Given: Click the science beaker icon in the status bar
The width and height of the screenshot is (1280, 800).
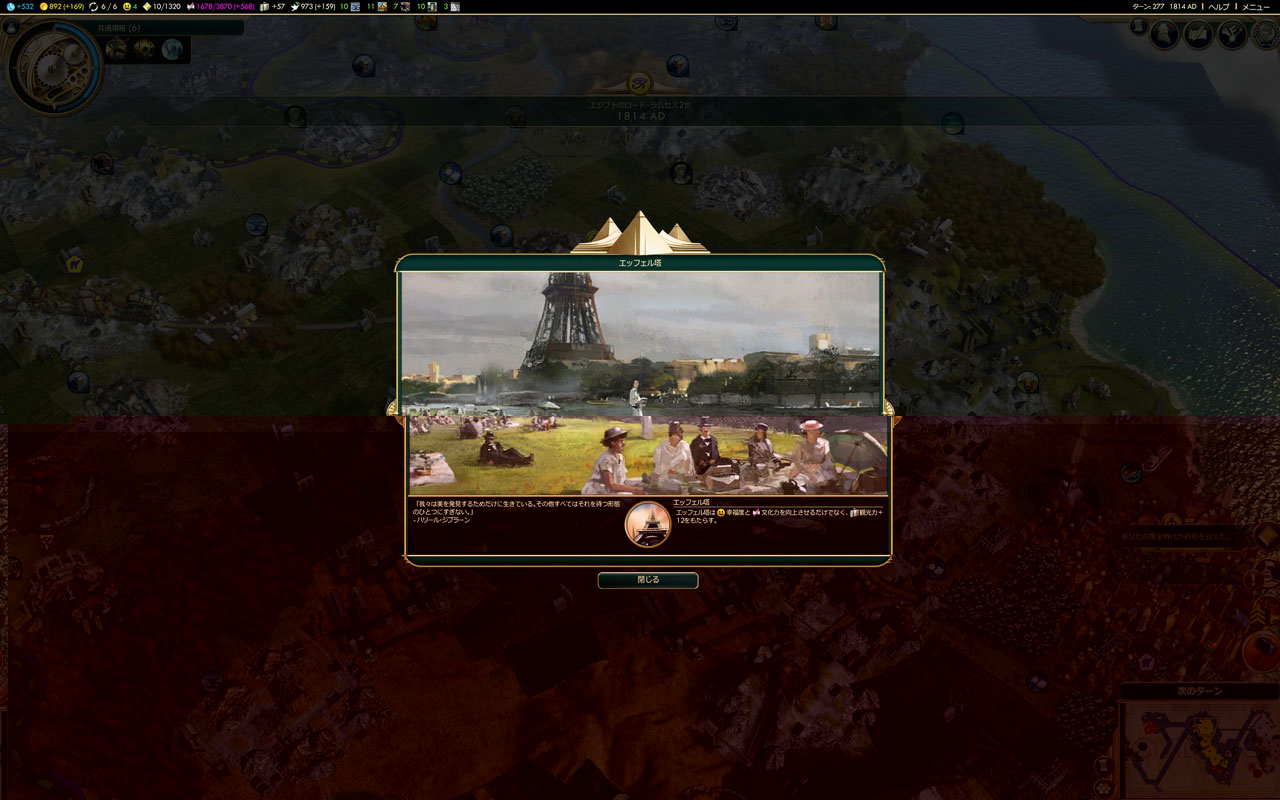Looking at the screenshot, I should point(10,6).
